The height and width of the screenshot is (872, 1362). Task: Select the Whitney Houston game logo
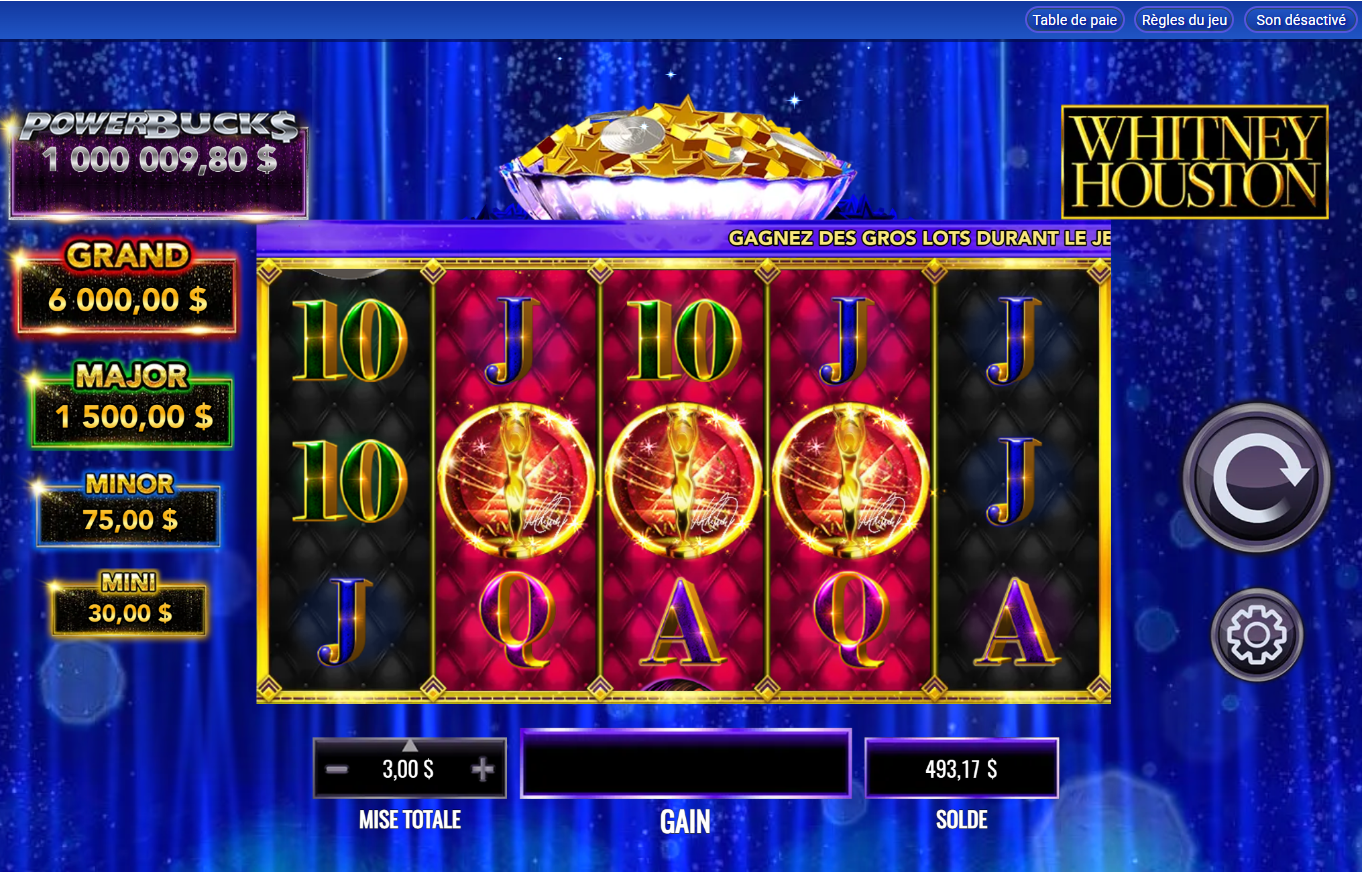[1194, 160]
